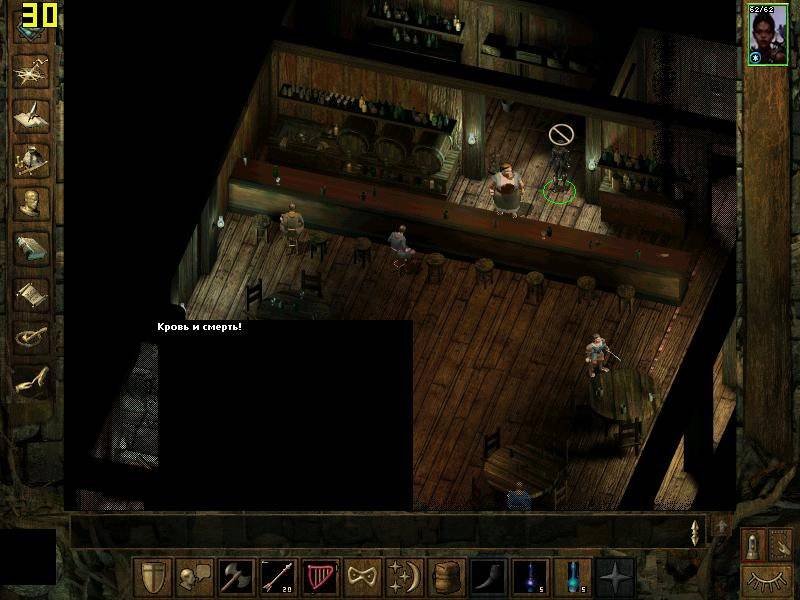800x600 pixels.
Task: Choose the talk speech-bubble action
Action: 194,577
